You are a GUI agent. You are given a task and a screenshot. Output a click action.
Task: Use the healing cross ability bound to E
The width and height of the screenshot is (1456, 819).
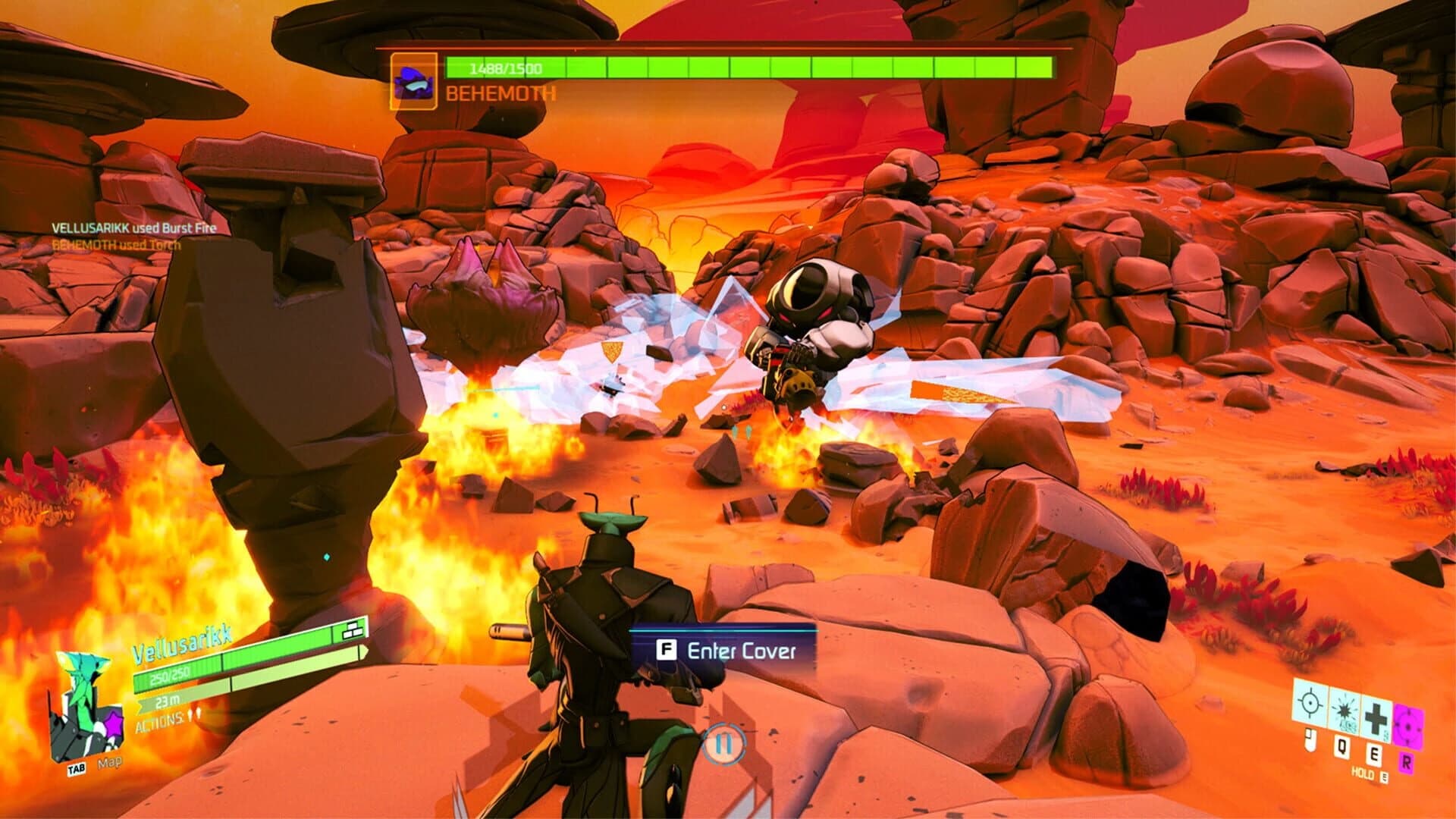1375,717
